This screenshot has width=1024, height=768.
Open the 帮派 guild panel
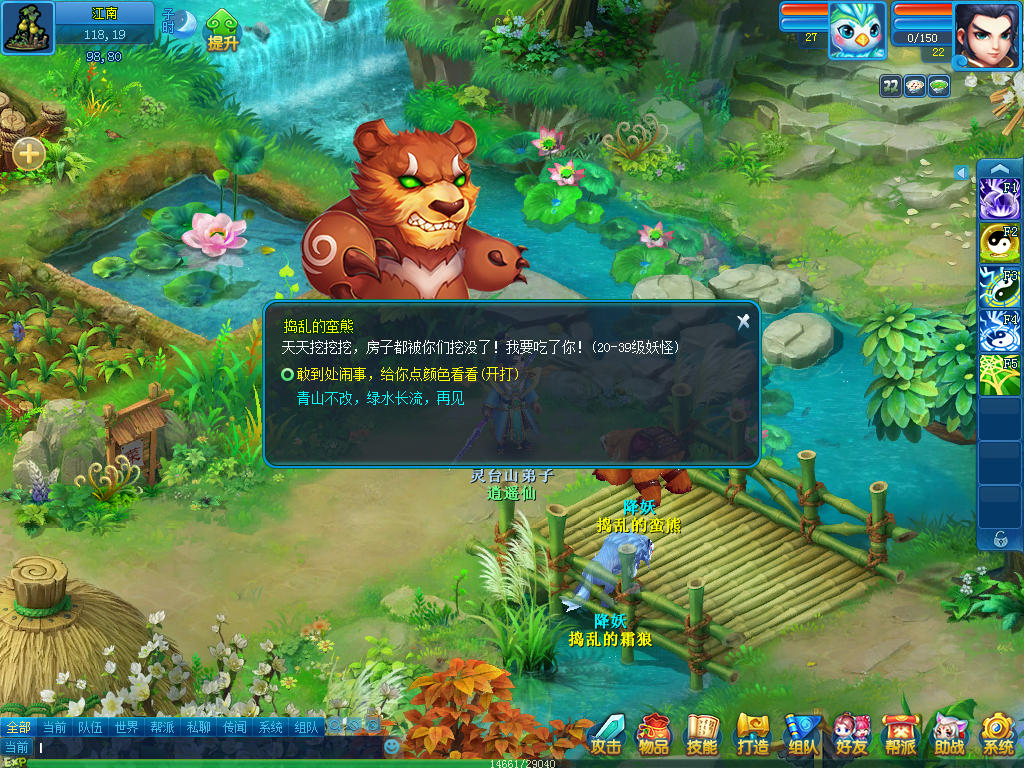click(900, 734)
